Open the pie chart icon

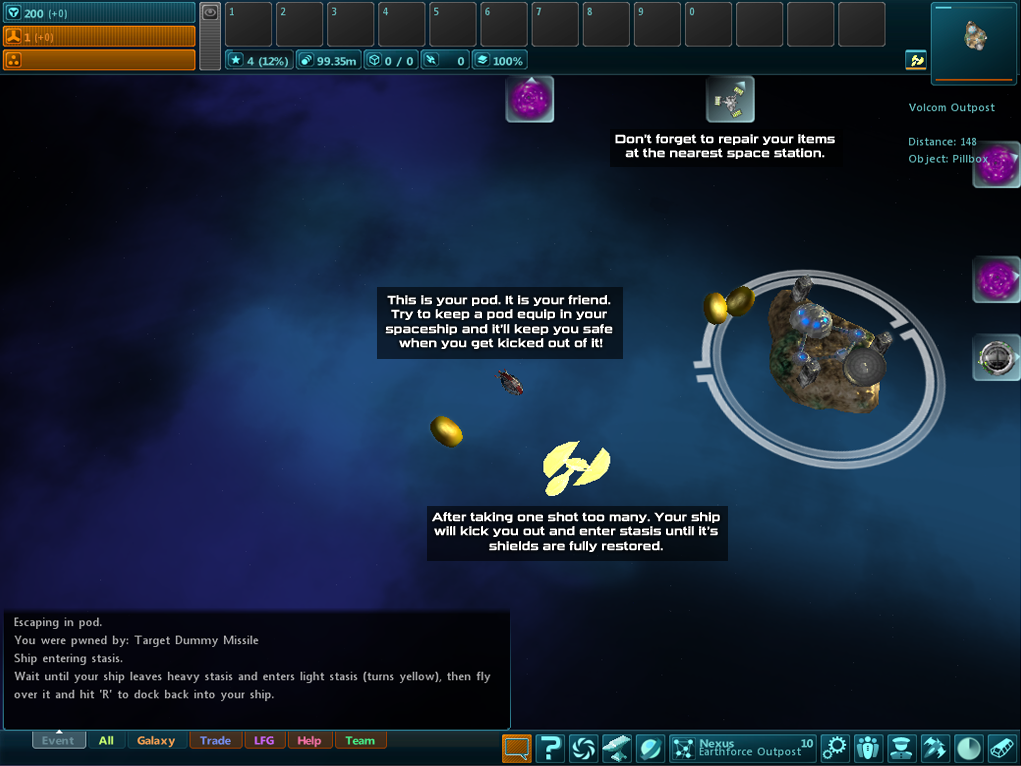(968, 748)
